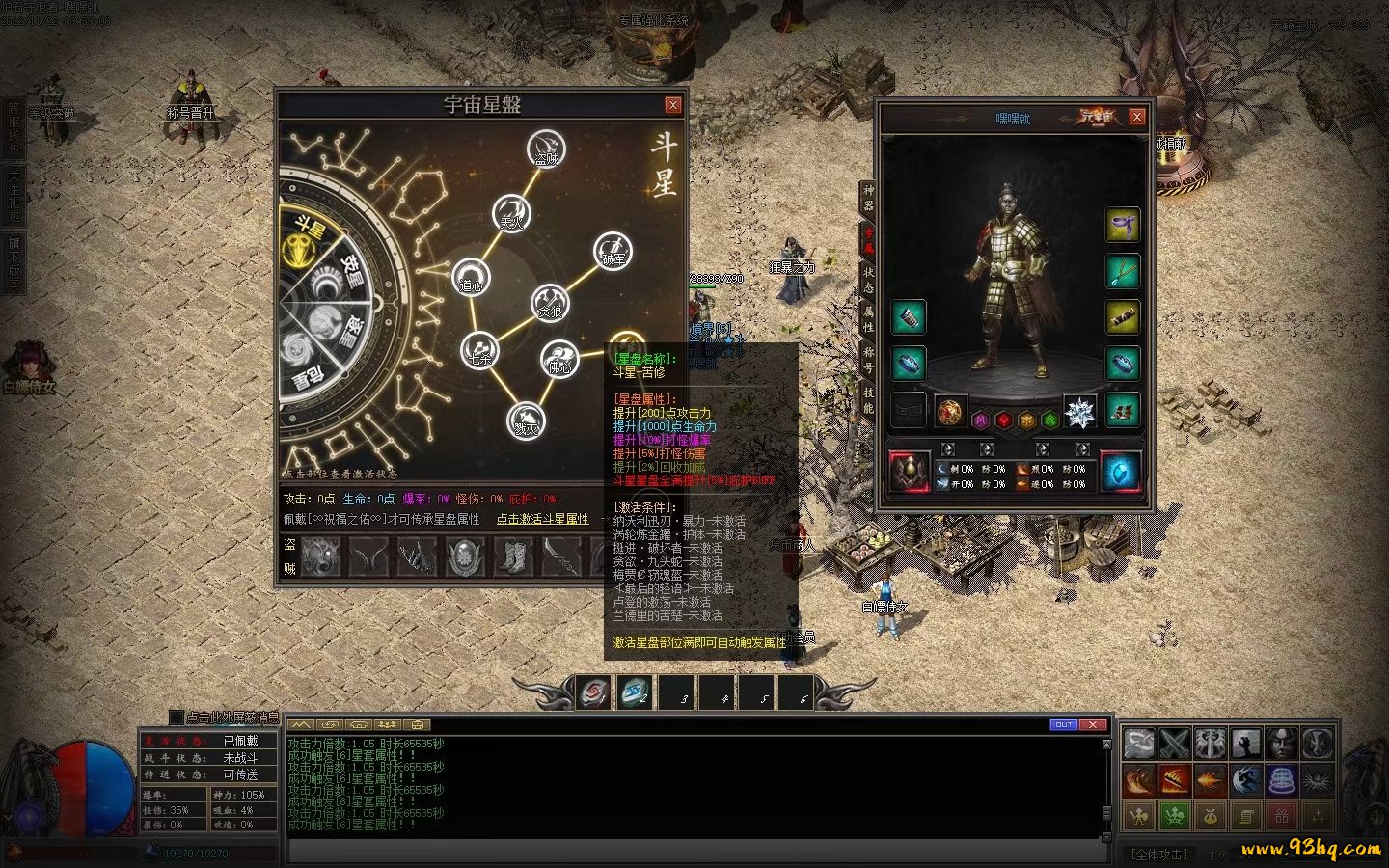
Task: Close the character equipment panel
Action: pyautogui.click(x=1137, y=117)
